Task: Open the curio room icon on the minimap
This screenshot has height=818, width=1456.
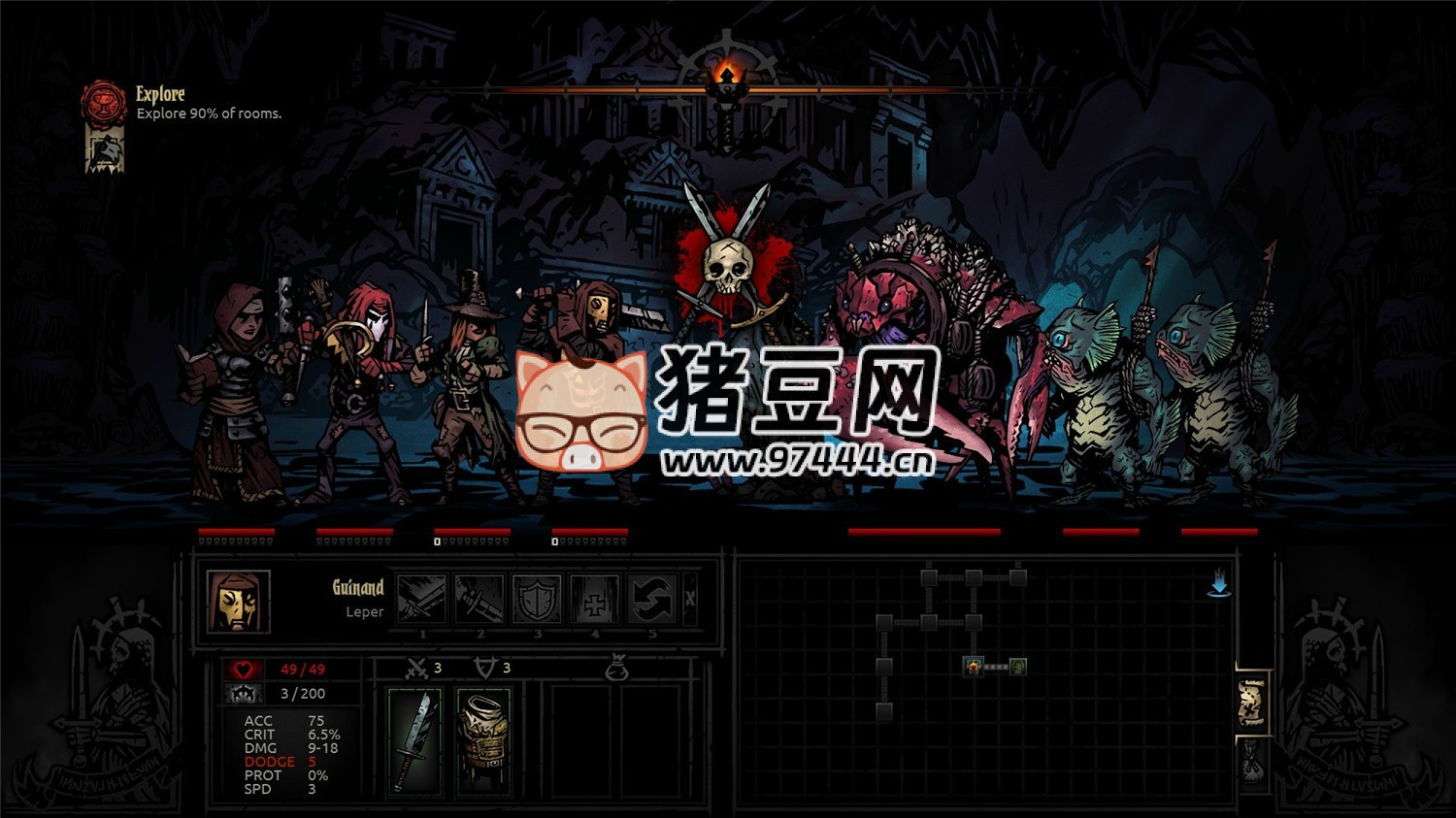Action: click(x=1017, y=668)
